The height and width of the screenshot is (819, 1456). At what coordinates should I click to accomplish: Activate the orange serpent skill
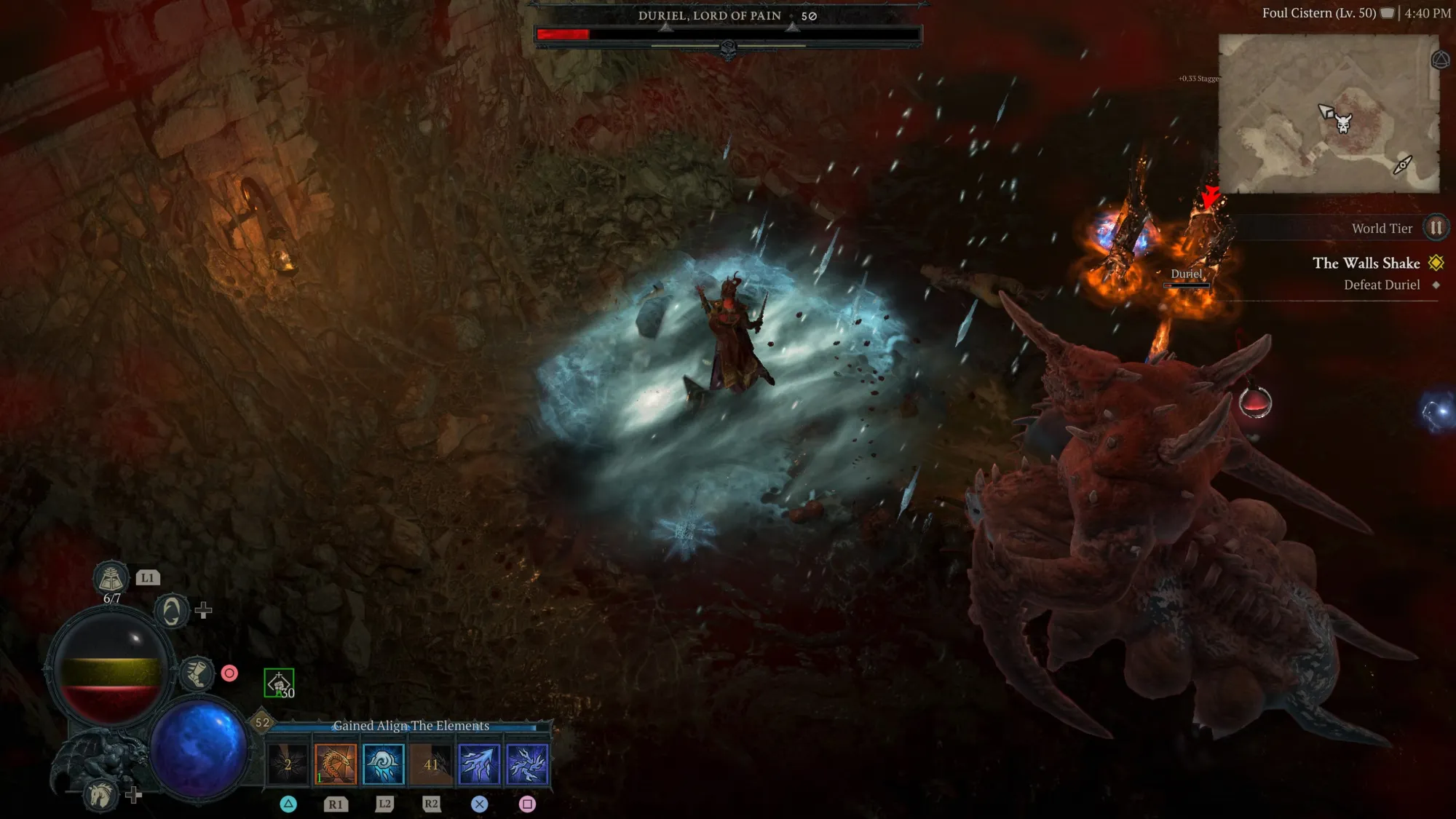[336, 764]
